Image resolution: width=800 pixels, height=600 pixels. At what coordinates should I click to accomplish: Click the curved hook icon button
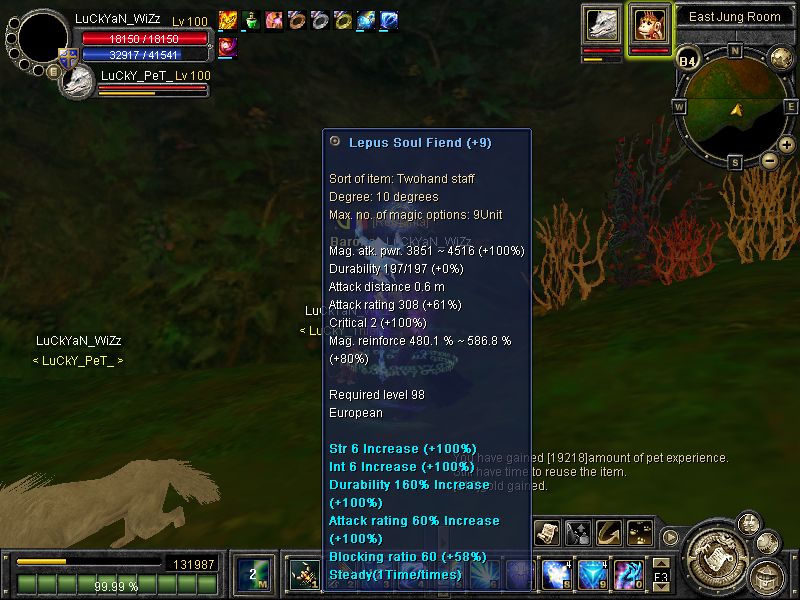coord(608,533)
